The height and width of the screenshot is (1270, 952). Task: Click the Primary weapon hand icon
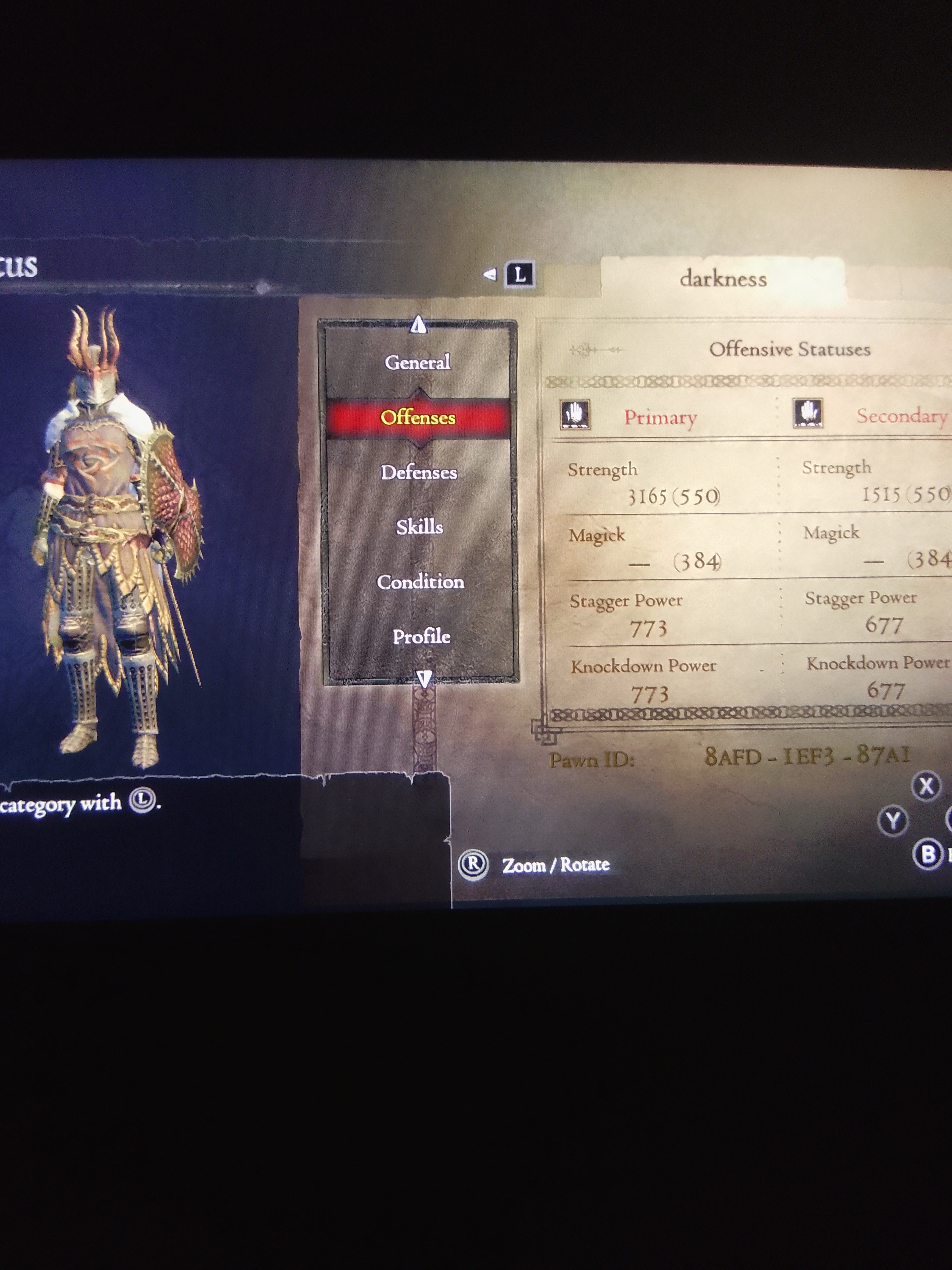(x=575, y=415)
